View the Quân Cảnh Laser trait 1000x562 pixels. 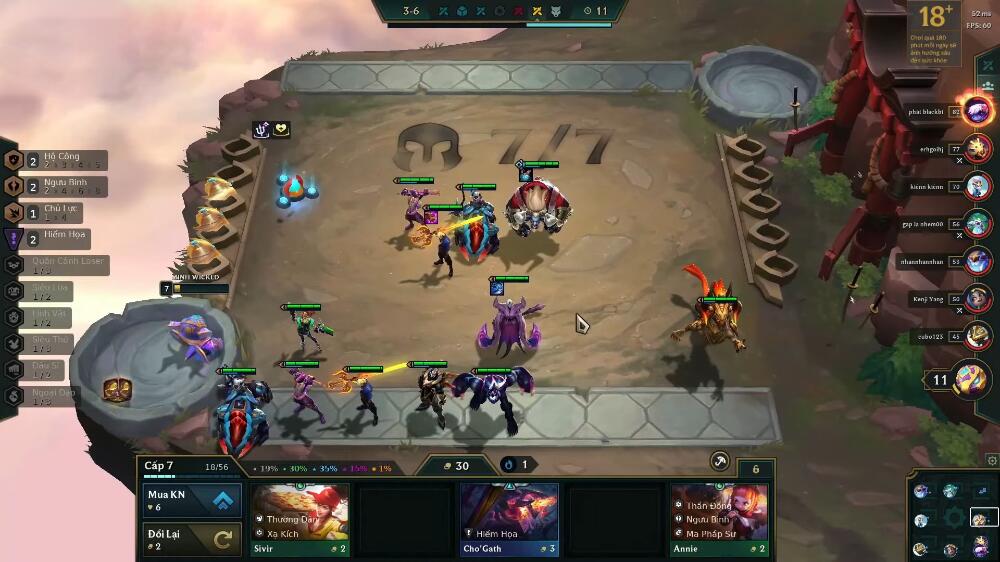click(58, 265)
